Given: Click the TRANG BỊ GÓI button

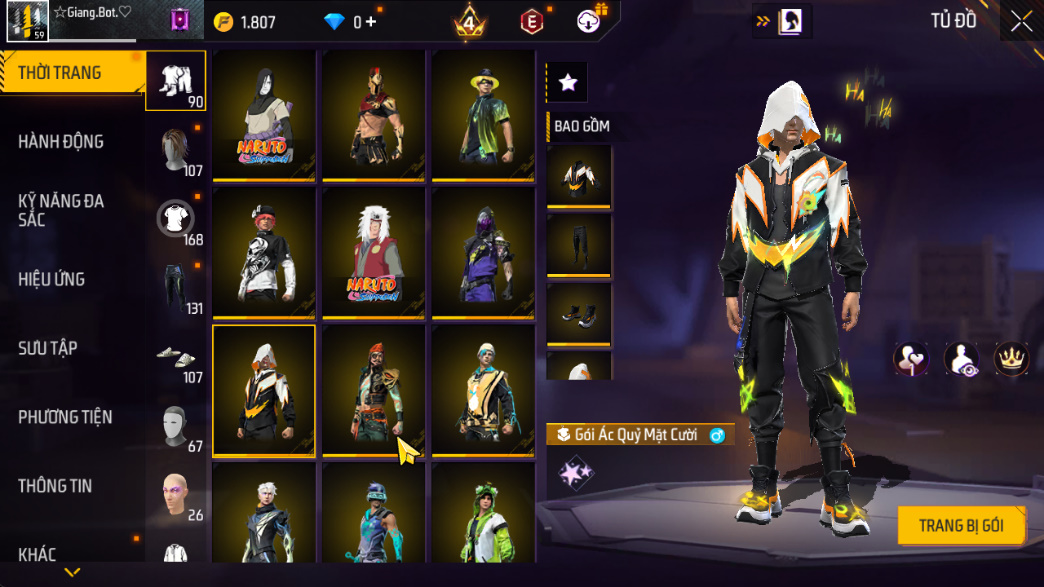Looking at the screenshot, I should point(960,525).
